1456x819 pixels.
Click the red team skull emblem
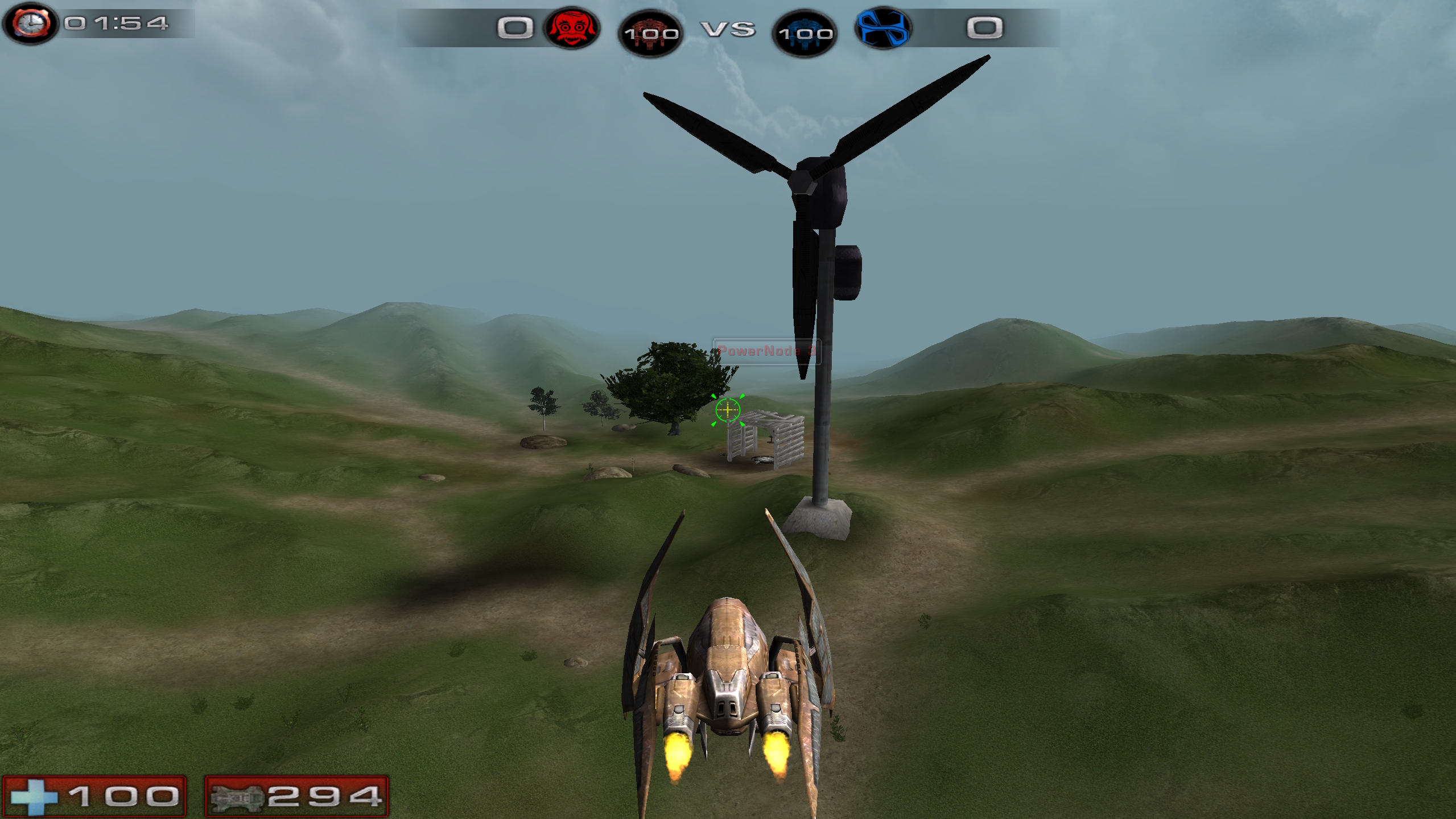(x=572, y=27)
